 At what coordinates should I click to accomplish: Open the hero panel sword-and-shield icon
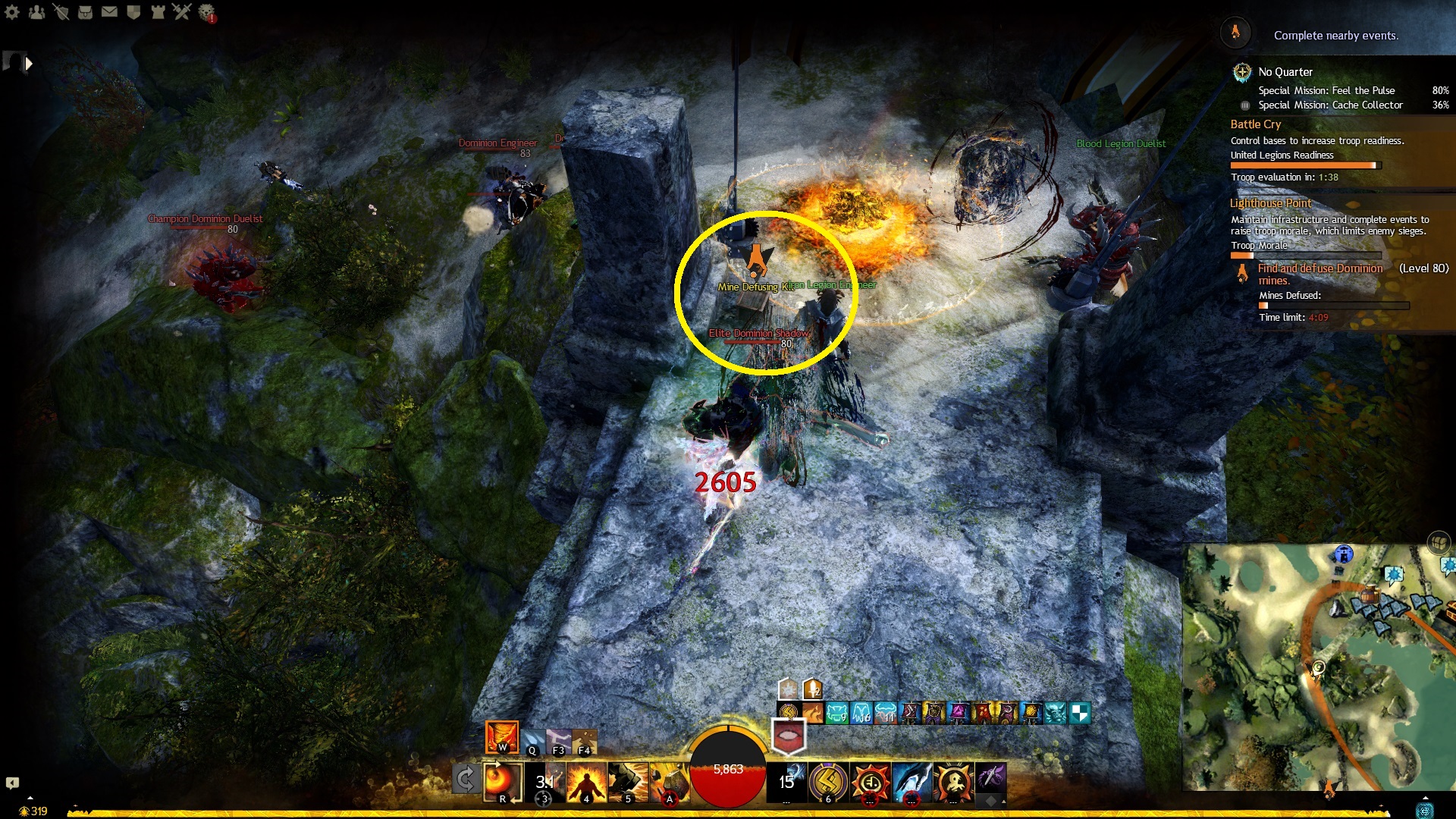[x=61, y=12]
